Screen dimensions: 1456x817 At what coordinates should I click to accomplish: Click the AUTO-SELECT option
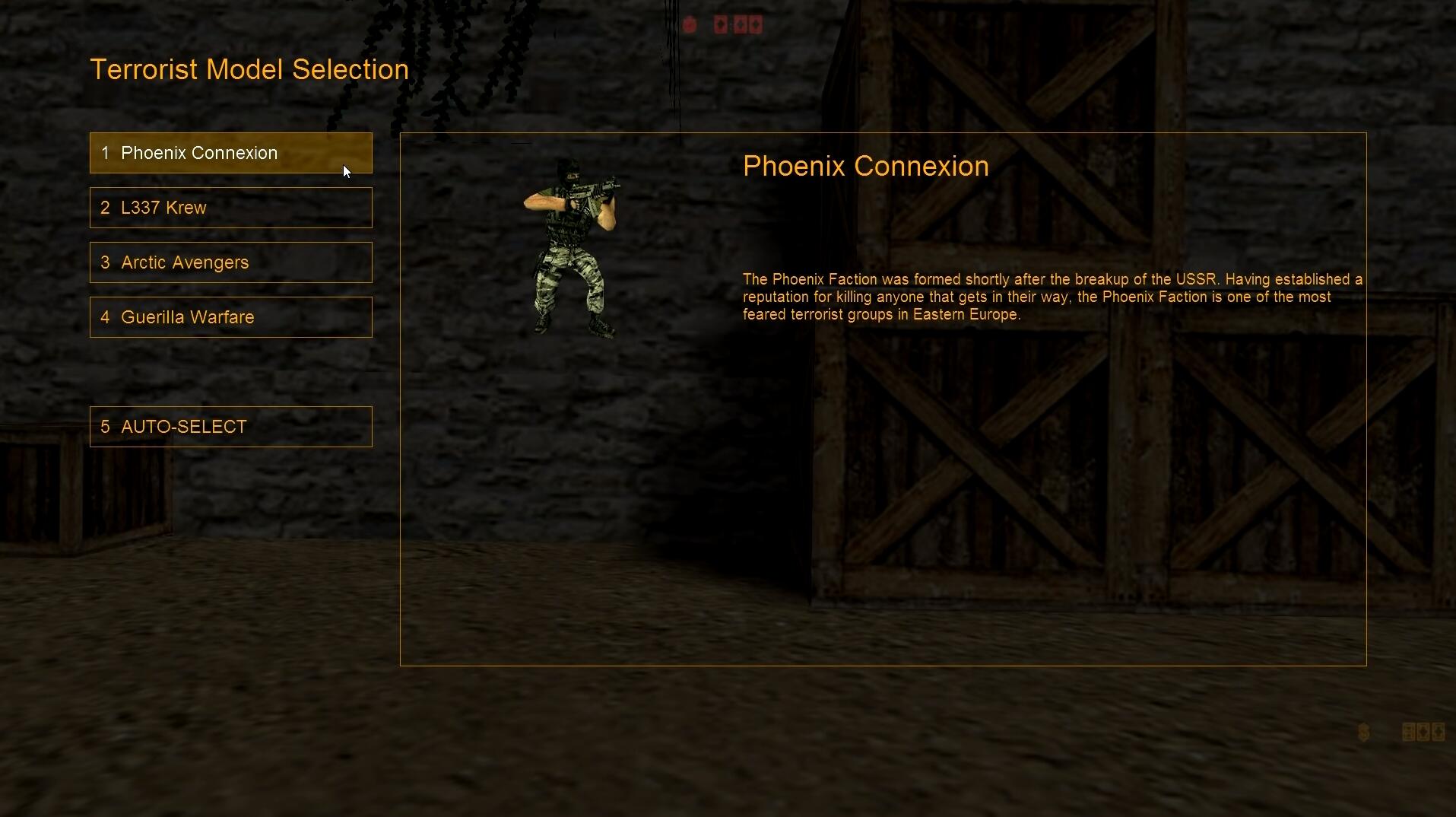click(x=230, y=427)
